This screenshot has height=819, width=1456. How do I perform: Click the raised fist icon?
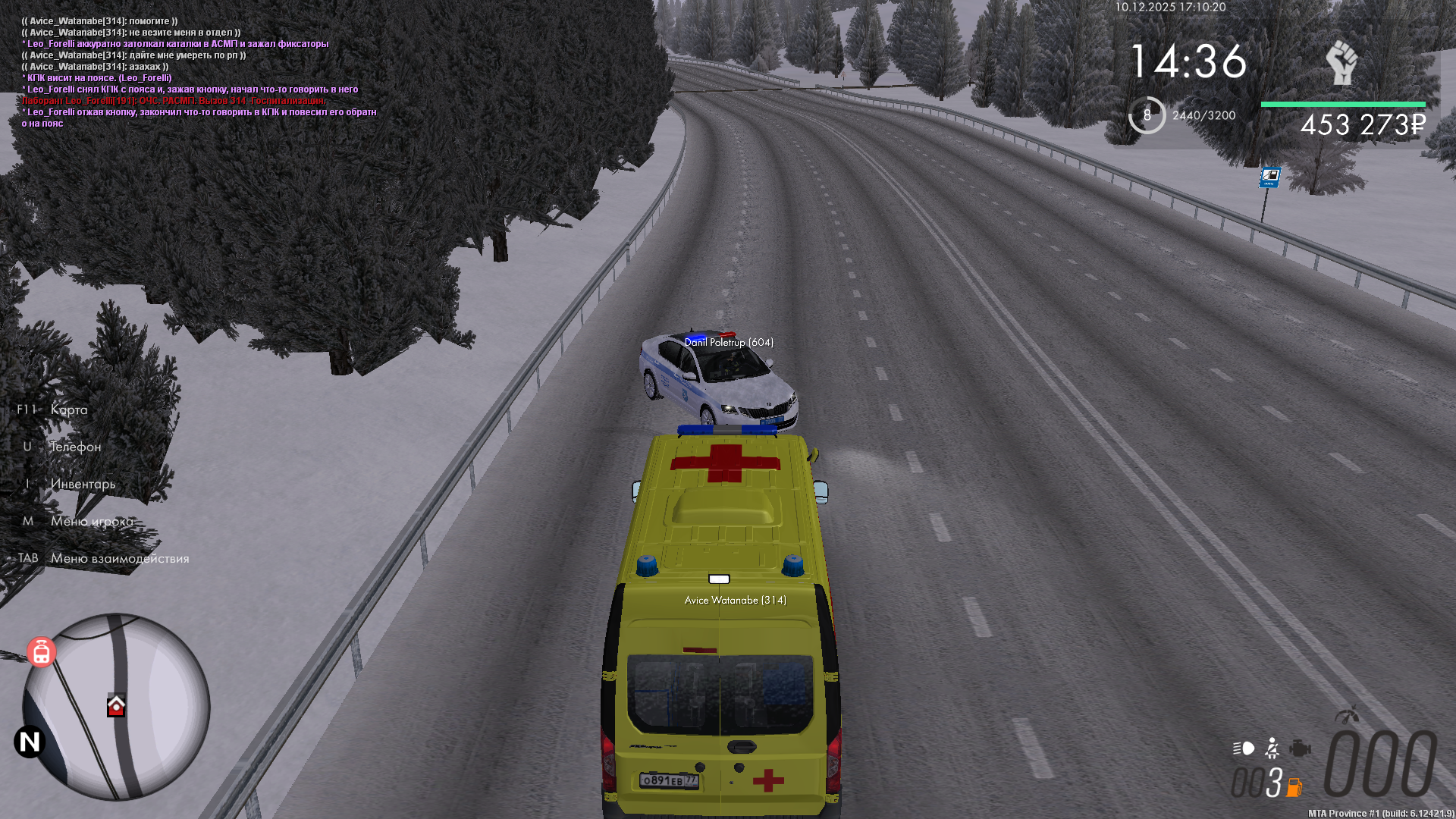point(1341,62)
